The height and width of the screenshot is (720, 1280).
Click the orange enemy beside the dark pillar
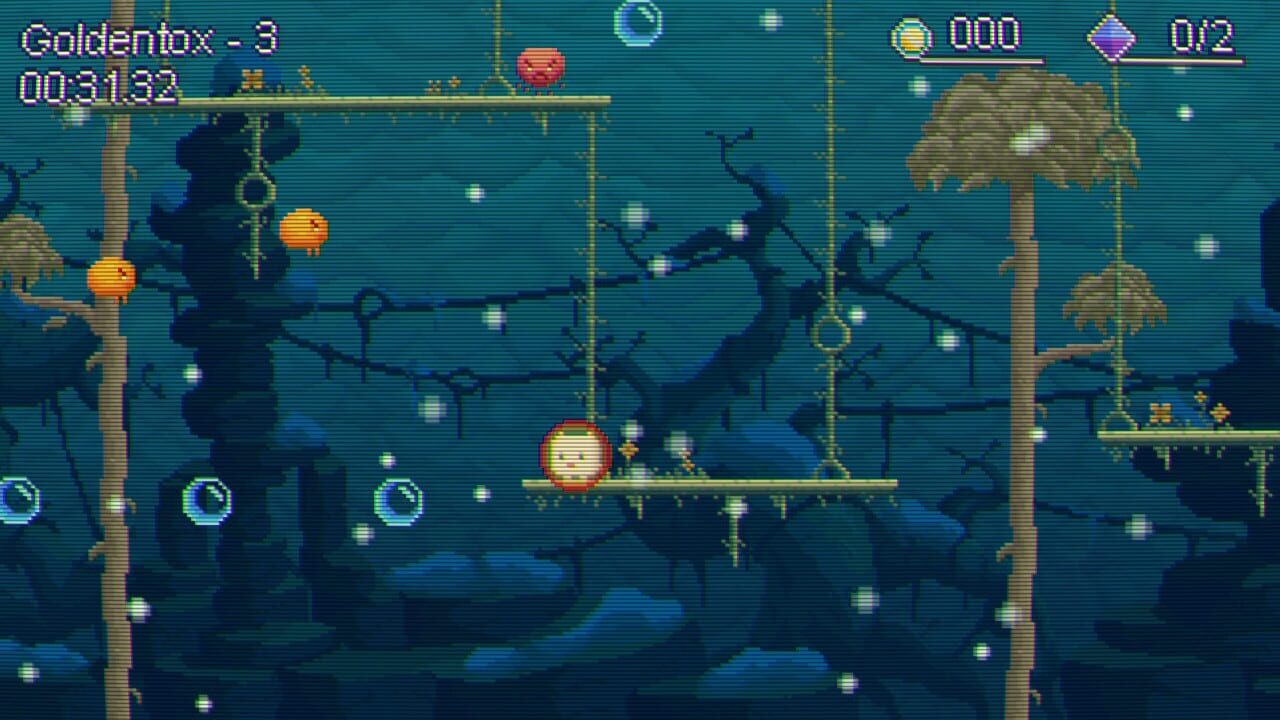pos(306,228)
